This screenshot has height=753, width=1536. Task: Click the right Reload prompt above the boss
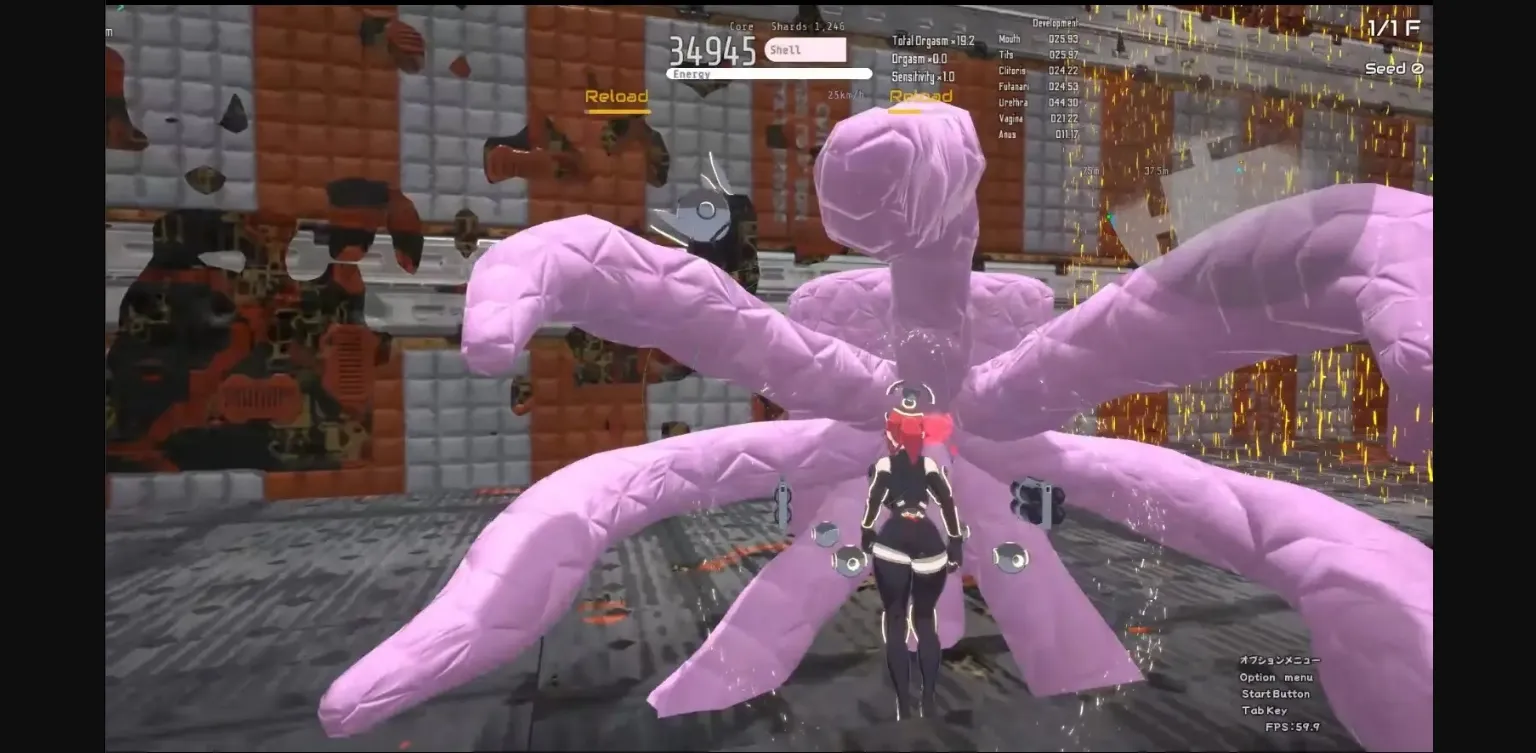[x=919, y=97]
